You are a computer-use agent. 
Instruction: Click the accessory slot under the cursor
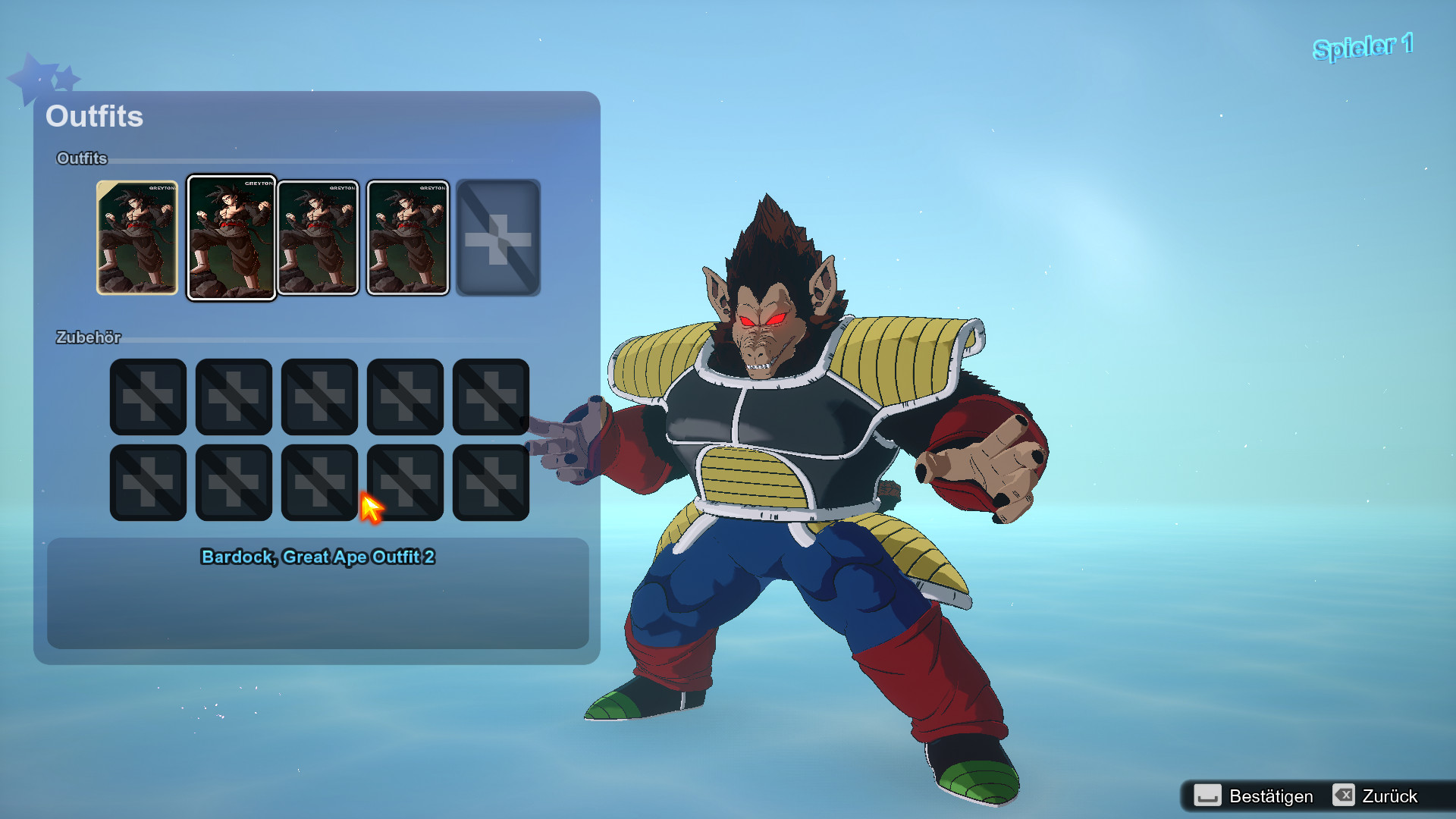click(319, 482)
